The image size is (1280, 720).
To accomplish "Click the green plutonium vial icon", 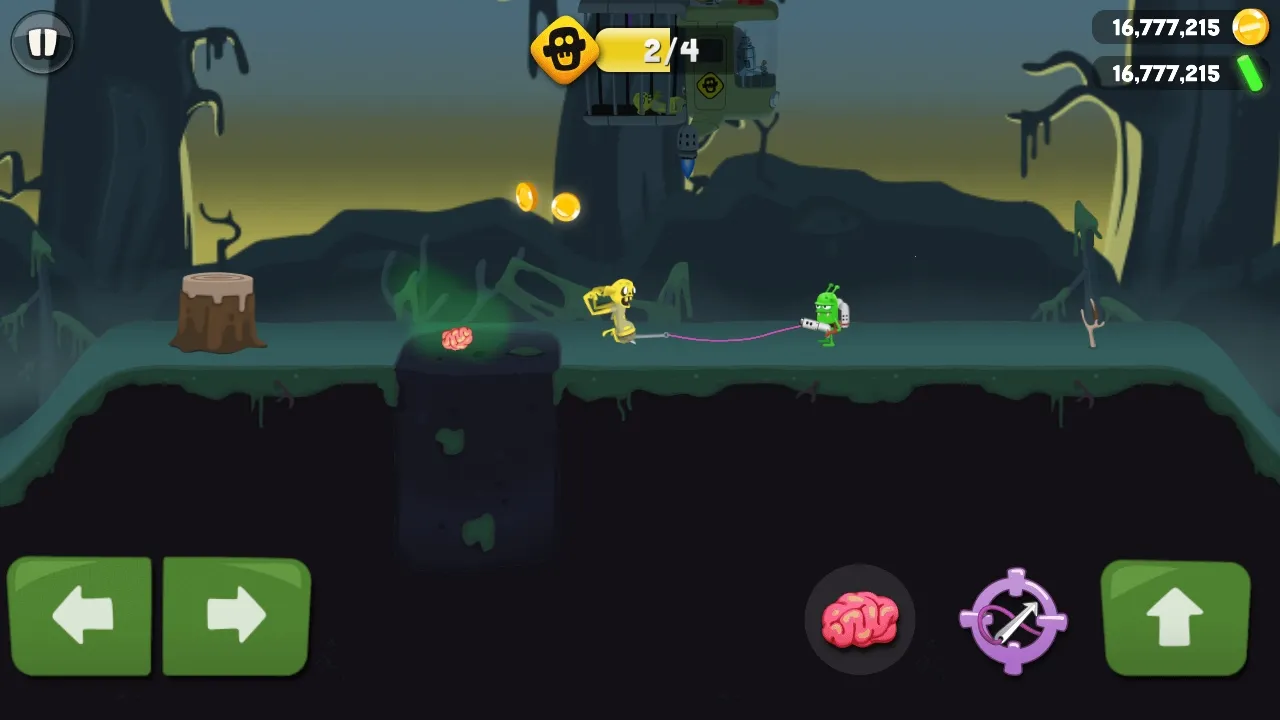I will coord(1251,73).
